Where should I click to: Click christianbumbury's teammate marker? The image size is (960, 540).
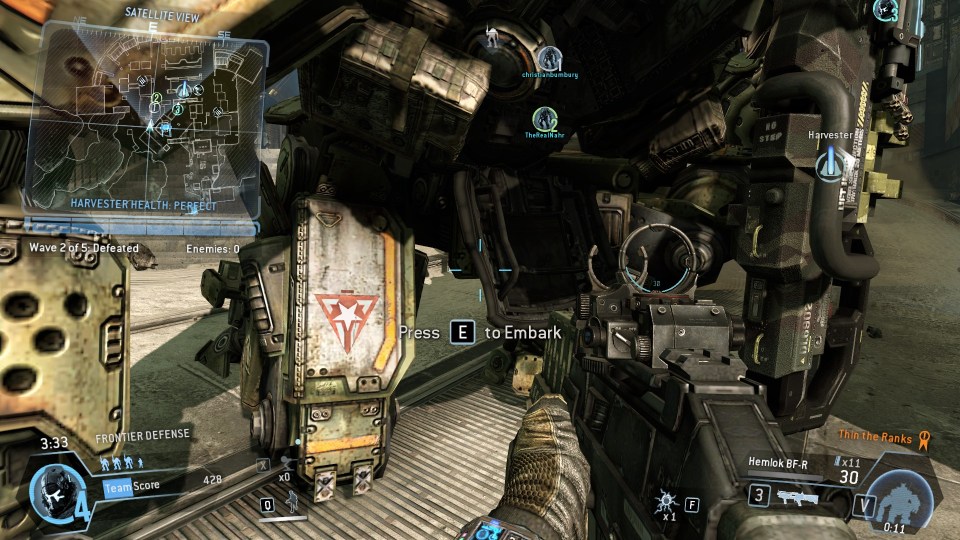coord(548,58)
